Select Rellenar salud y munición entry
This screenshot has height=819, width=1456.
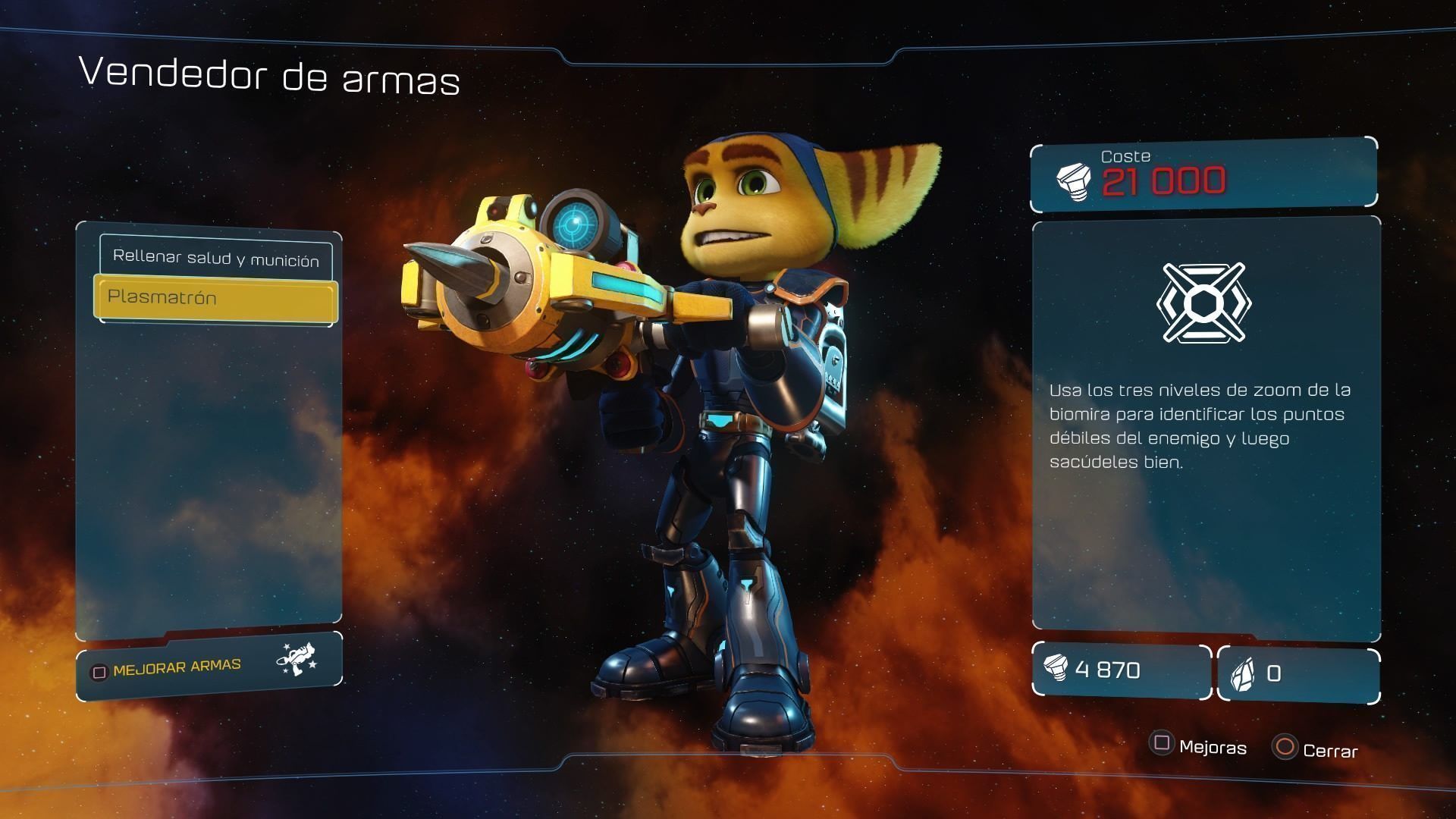click(215, 258)
